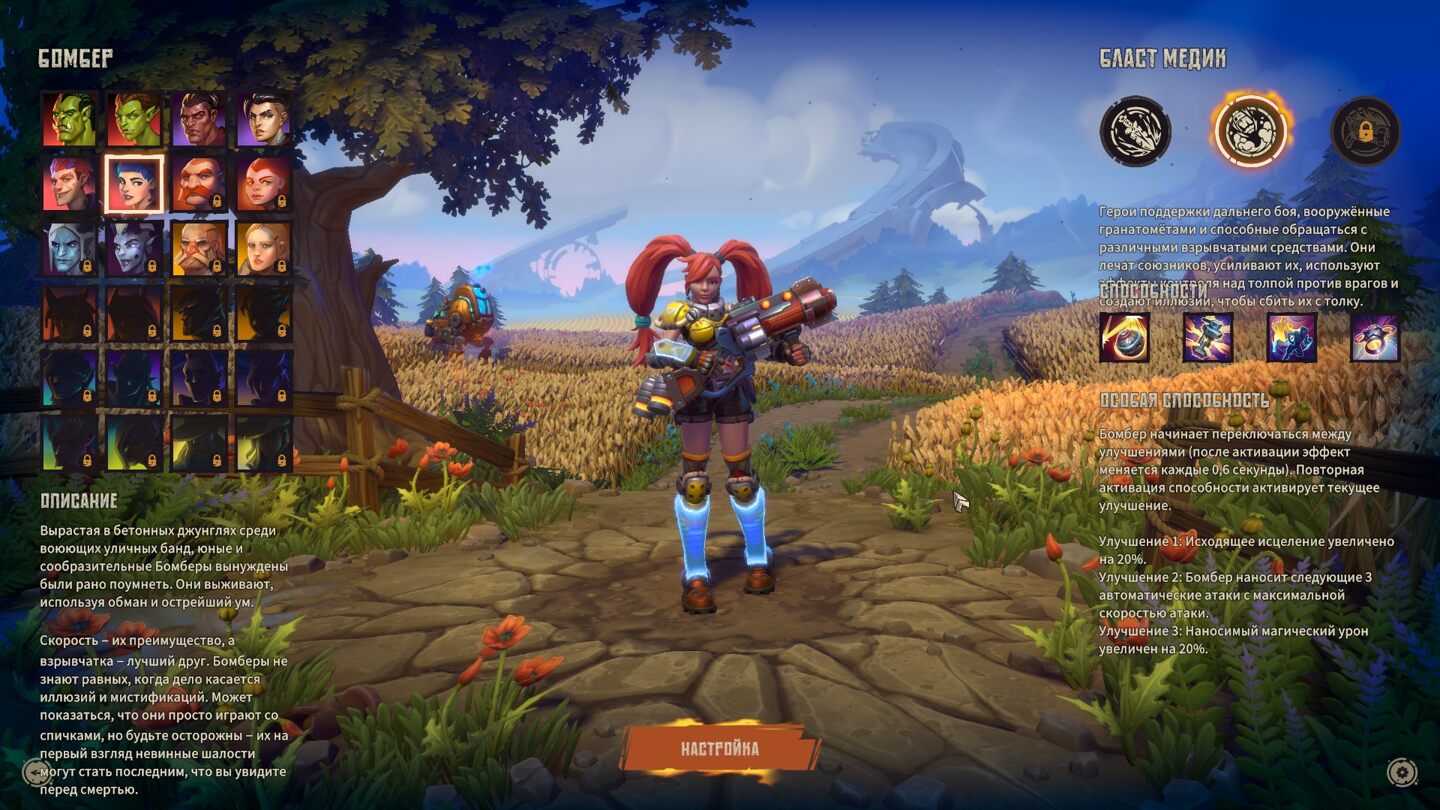Select the glowing Blast Medic specialization emblem

(1250, 131)
